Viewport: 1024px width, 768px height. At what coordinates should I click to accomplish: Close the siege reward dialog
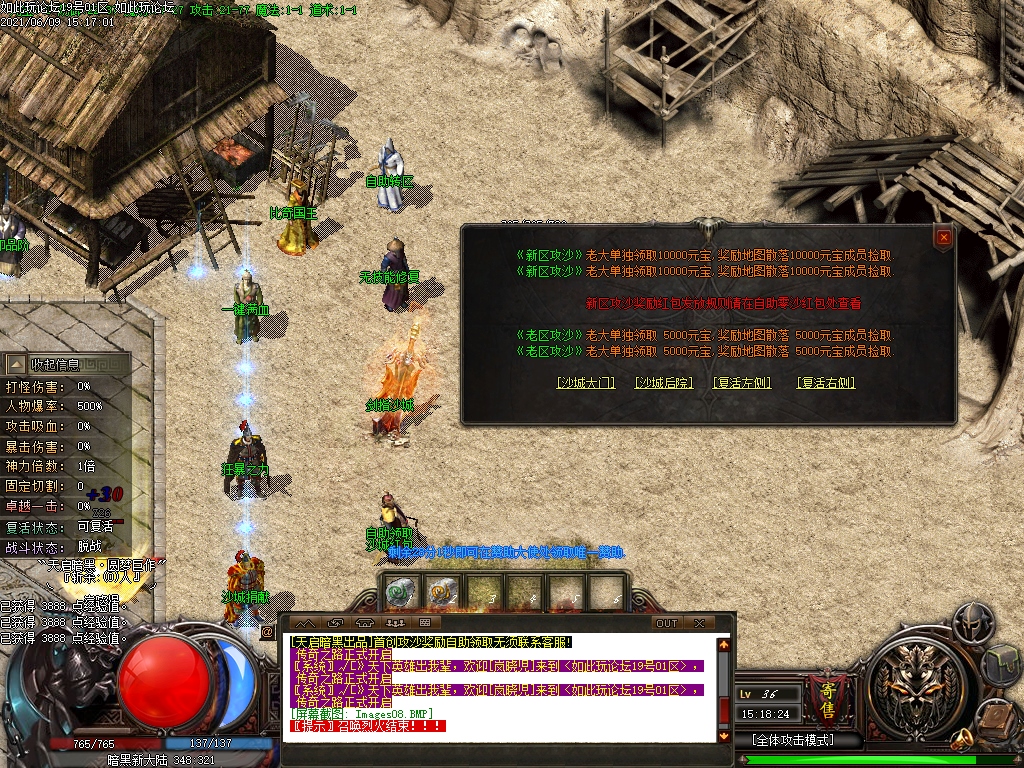pyautogui.click(x=943, y=237)
